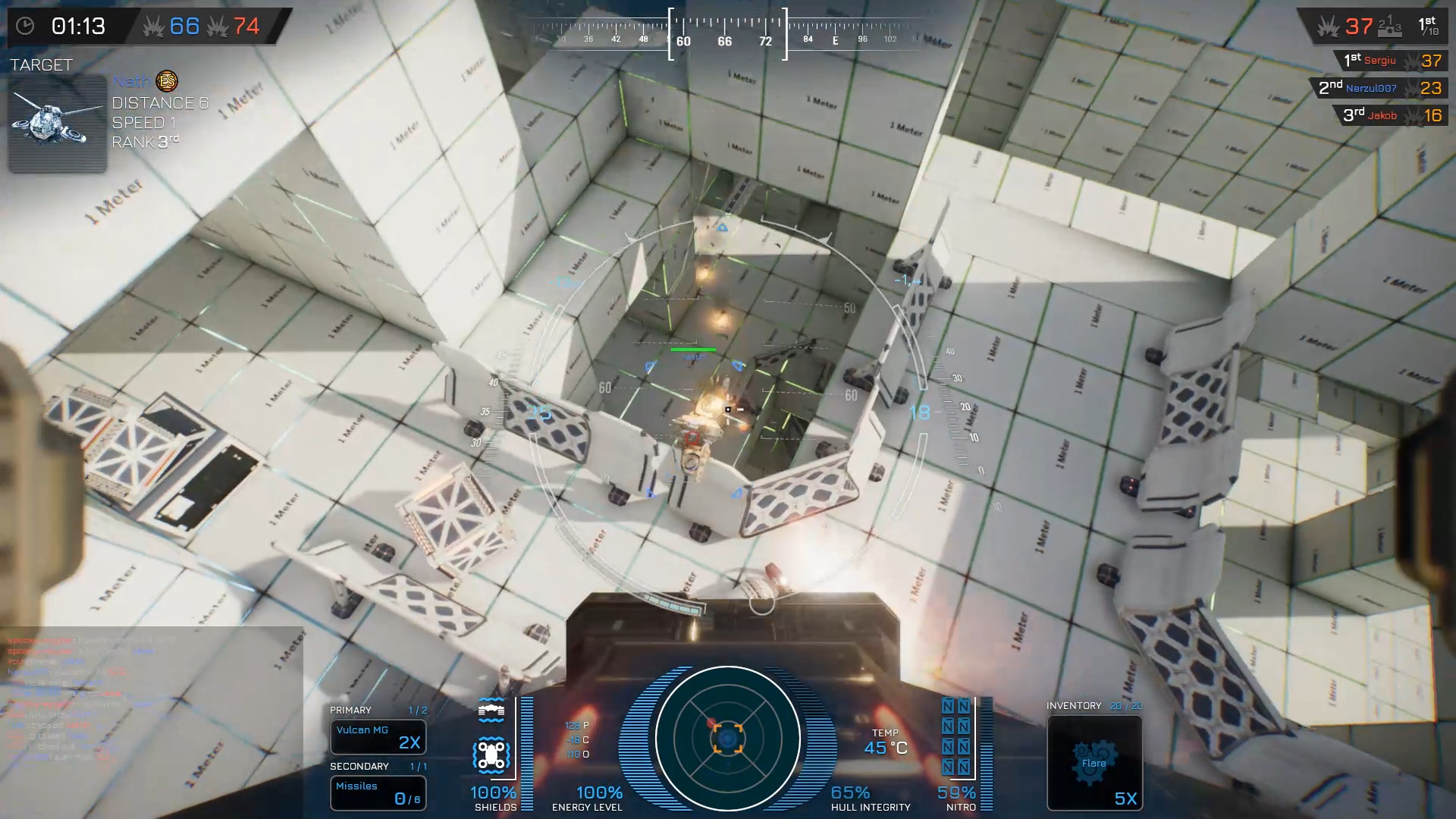1456x819 pixels.
Task: Click the clock icon beside the match timer
Action: tap(25, 25)
